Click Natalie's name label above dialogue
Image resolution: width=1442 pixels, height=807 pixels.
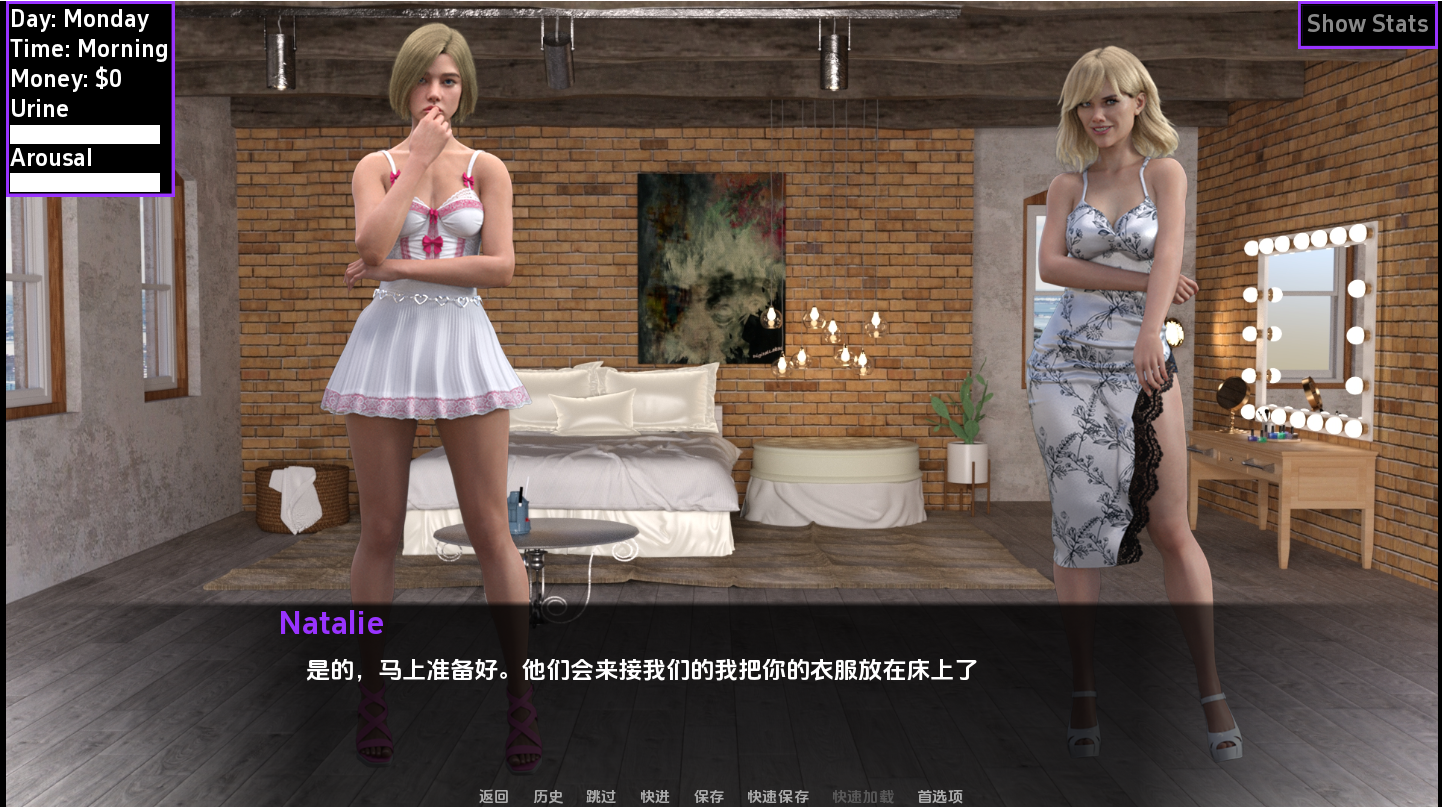[331, 624]
